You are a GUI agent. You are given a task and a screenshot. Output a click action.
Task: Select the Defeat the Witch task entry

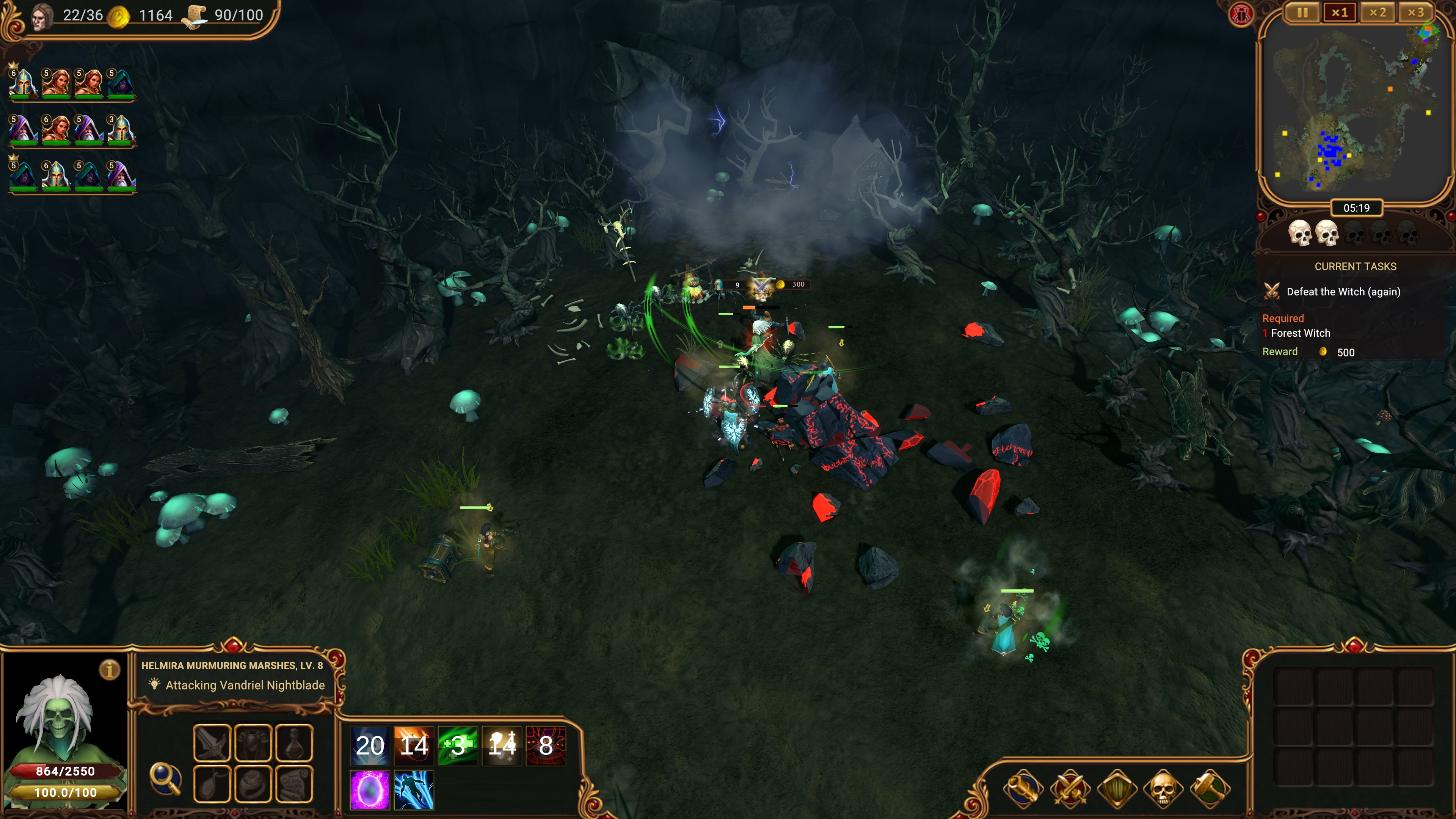[x=1343, y=292]
